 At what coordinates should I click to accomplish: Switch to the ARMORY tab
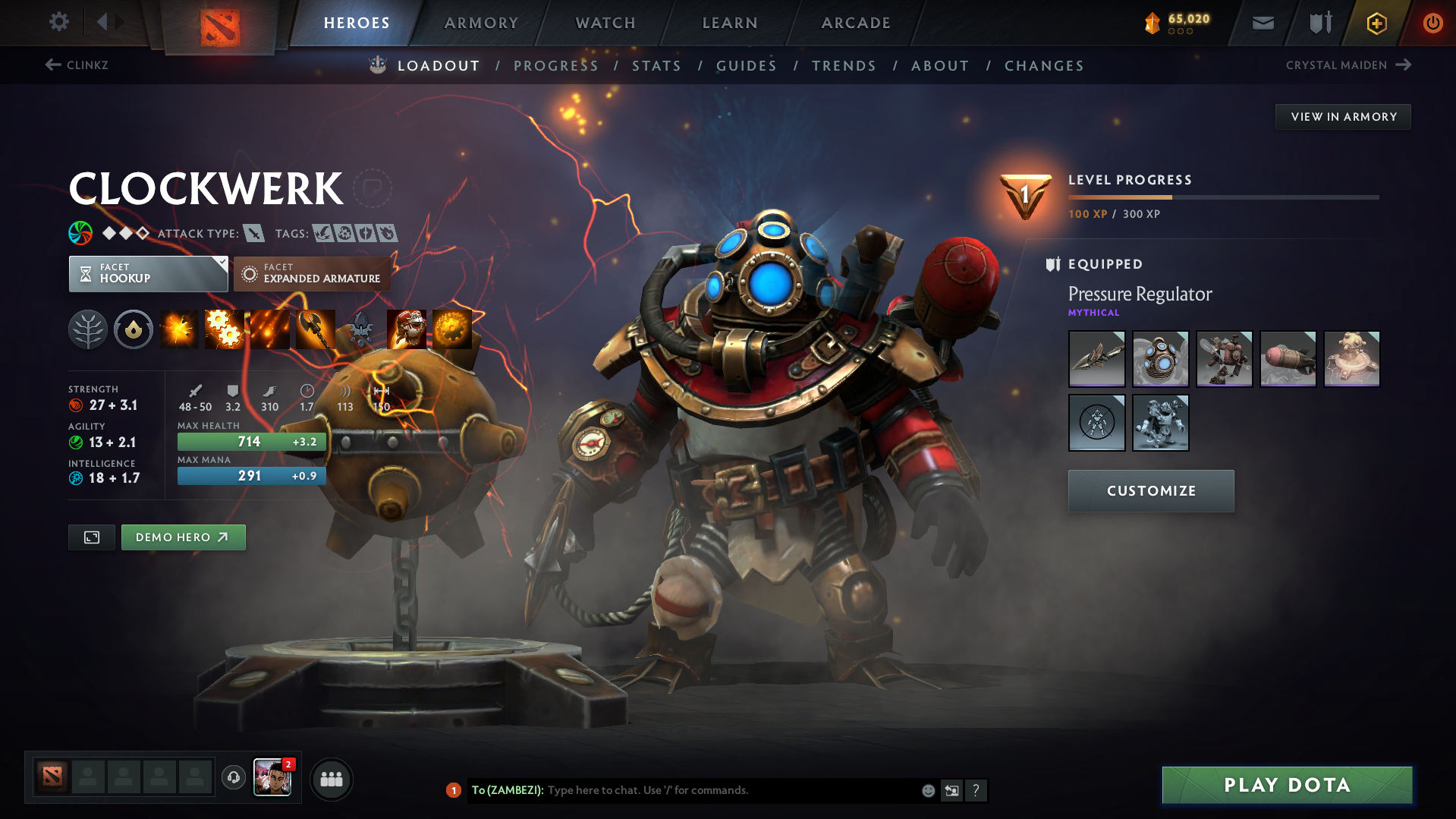point(481,23)
